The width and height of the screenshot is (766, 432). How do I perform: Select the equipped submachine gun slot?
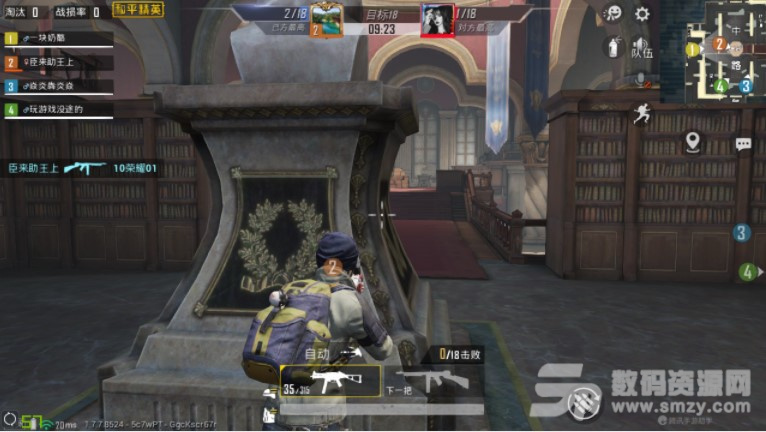pos(331,381)
